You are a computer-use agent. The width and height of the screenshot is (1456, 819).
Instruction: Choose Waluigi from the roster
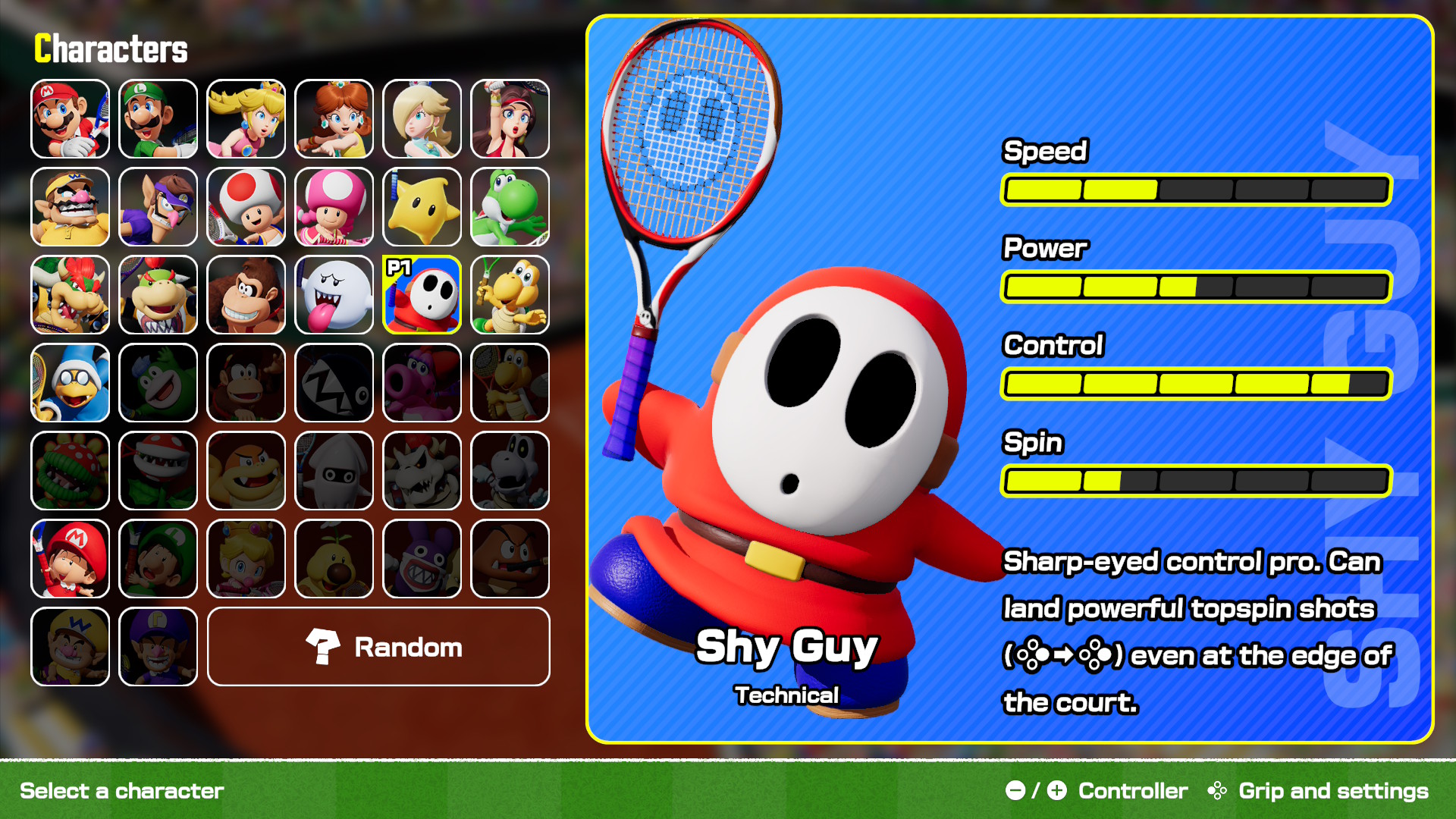click(x=158, y=207)
